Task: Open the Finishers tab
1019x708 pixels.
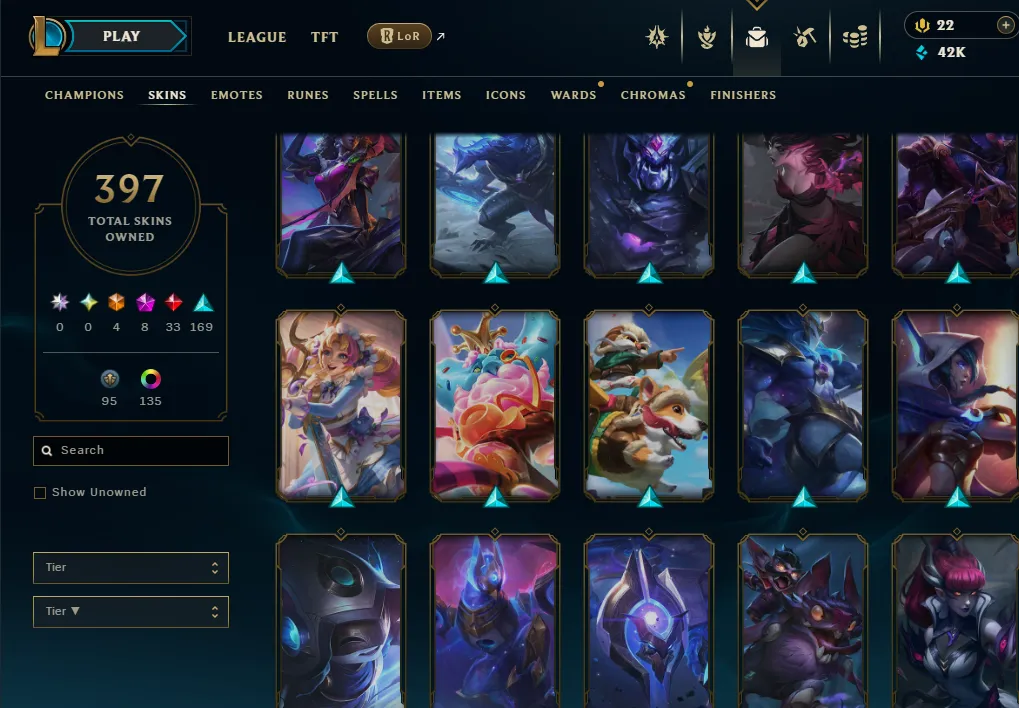Action: pos(743,95)
